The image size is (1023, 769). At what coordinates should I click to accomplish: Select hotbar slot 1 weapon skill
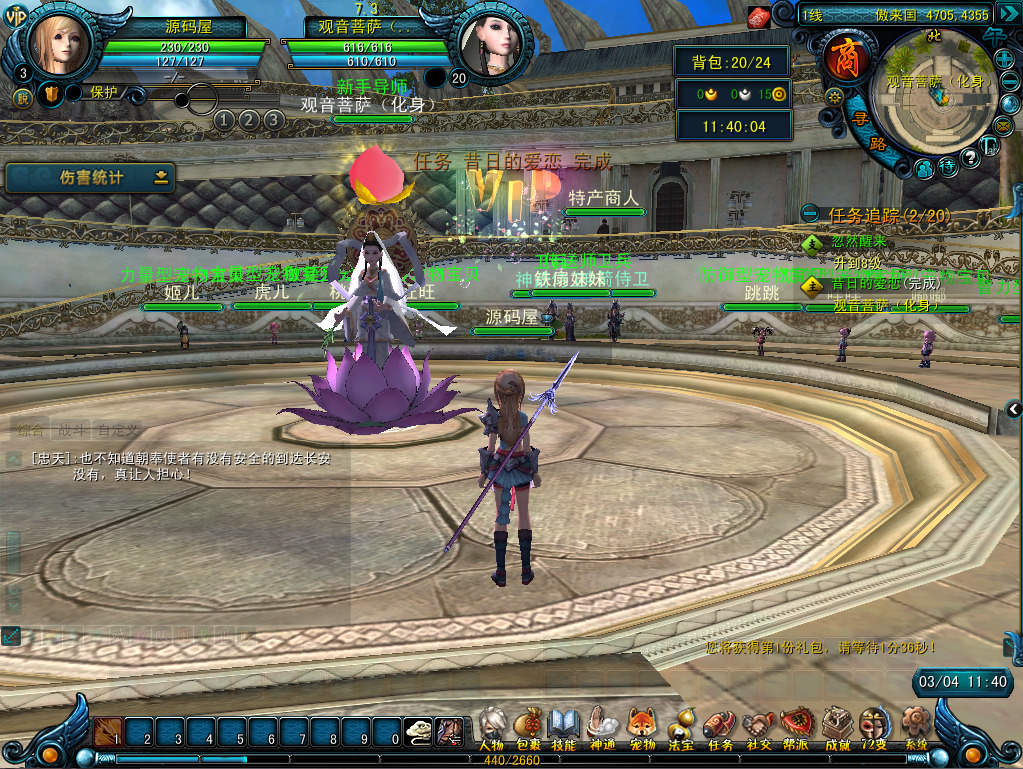click(109, 732)
